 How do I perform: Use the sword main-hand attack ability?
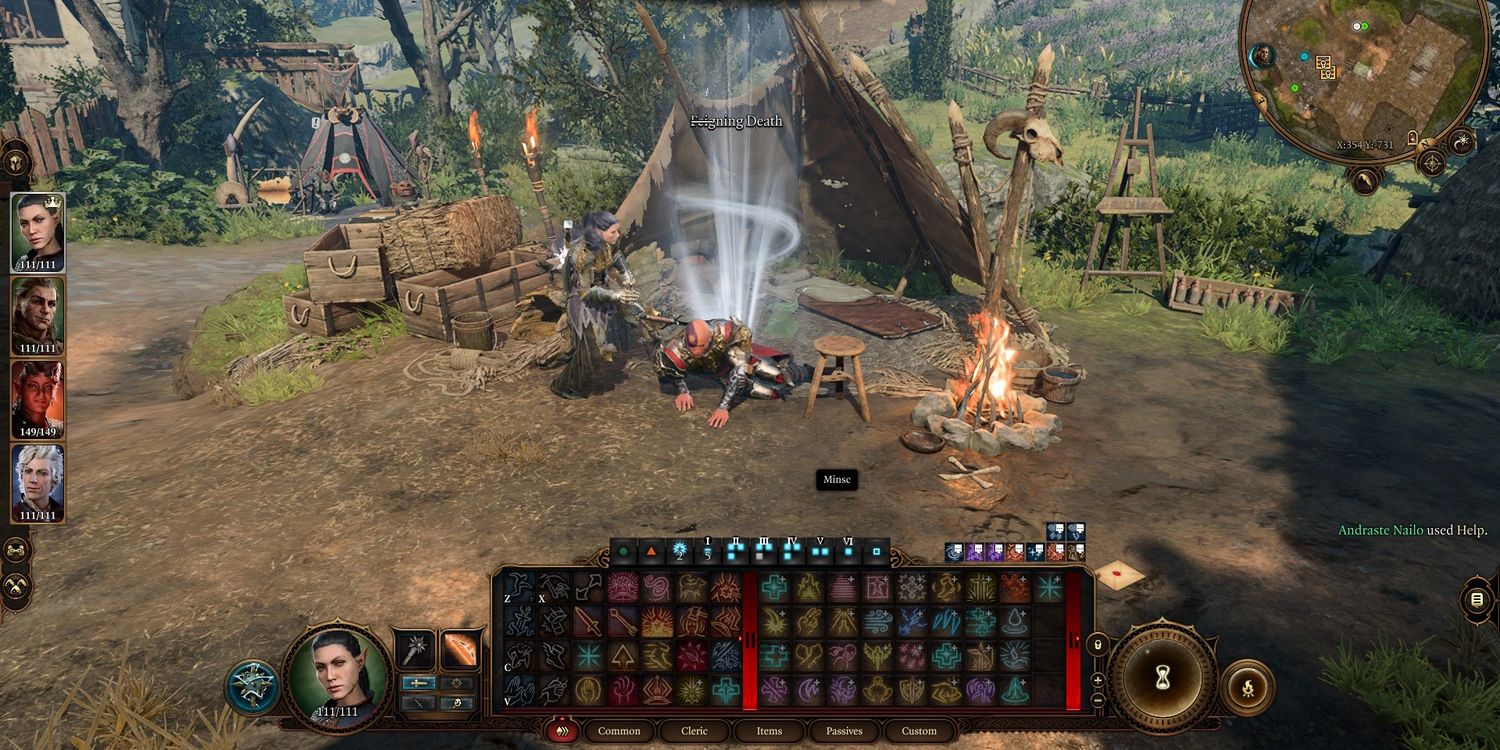tap(588, 621)
